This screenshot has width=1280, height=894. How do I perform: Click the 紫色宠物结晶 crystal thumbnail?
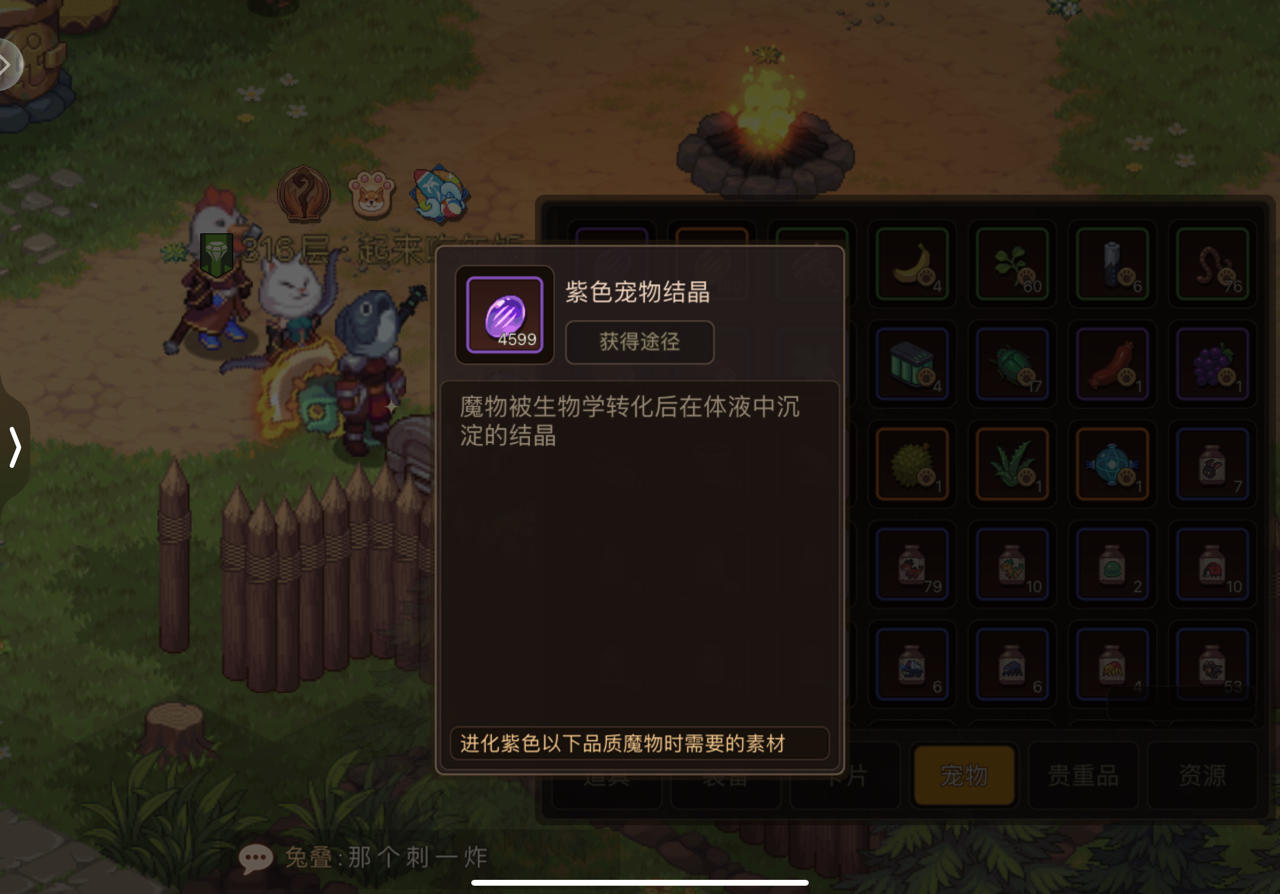pyautogui.click(x=503, y=315)
